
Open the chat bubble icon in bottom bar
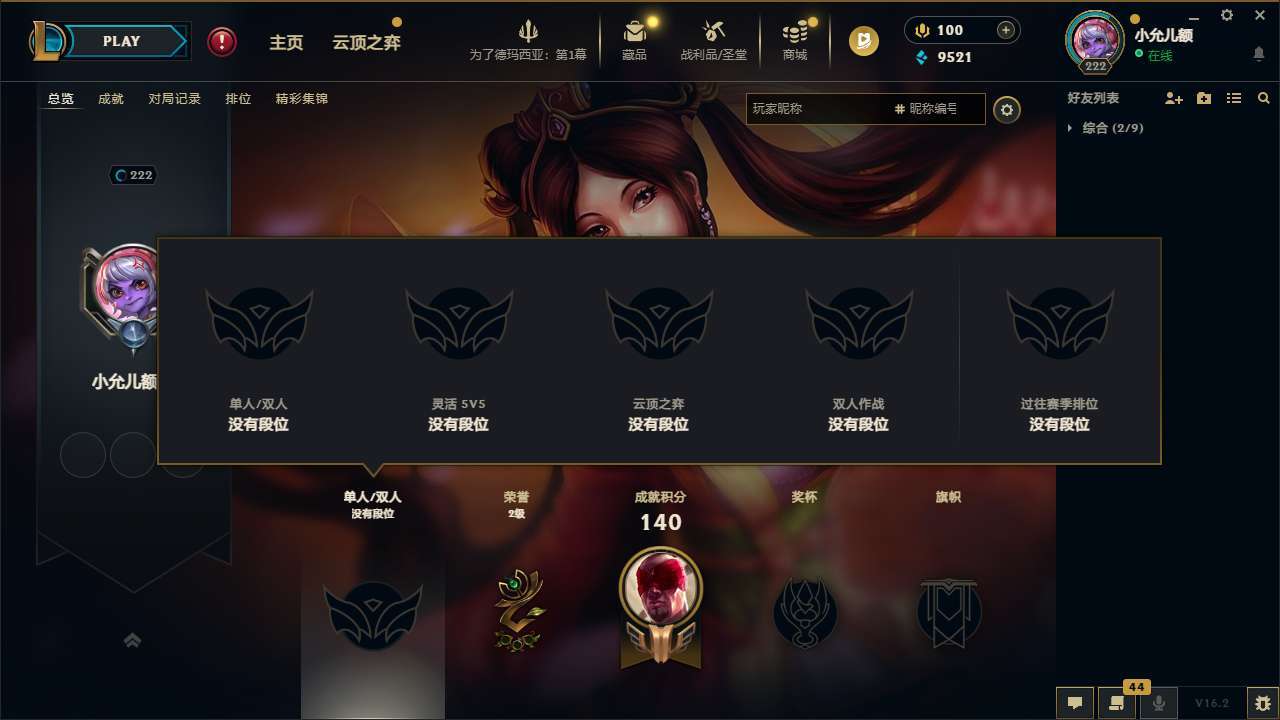tap(1075, 703)
